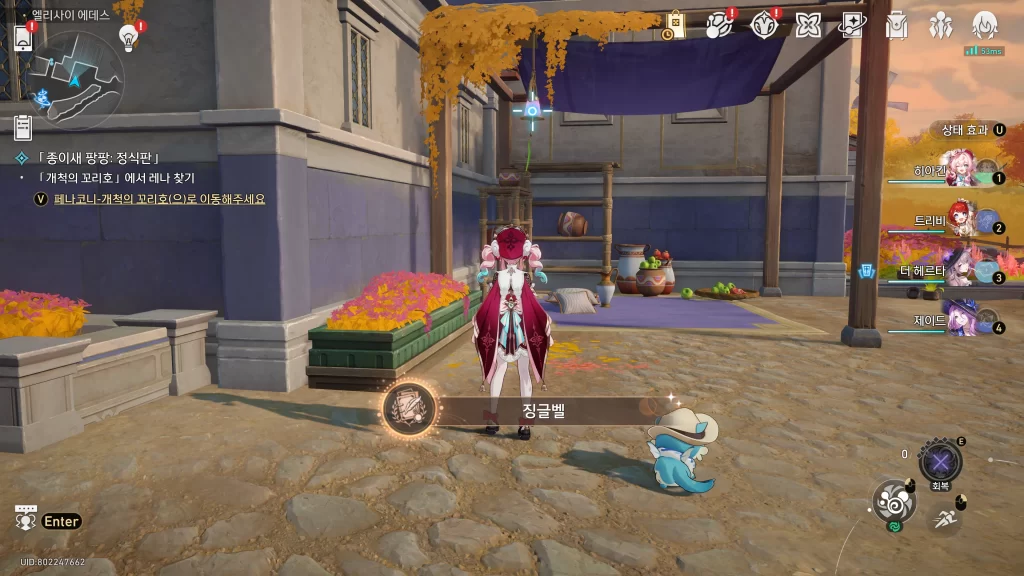Open the phone menu icon
Viewport: 1024px width, 576px height.
pyautogui.click(x=24, y=37)
